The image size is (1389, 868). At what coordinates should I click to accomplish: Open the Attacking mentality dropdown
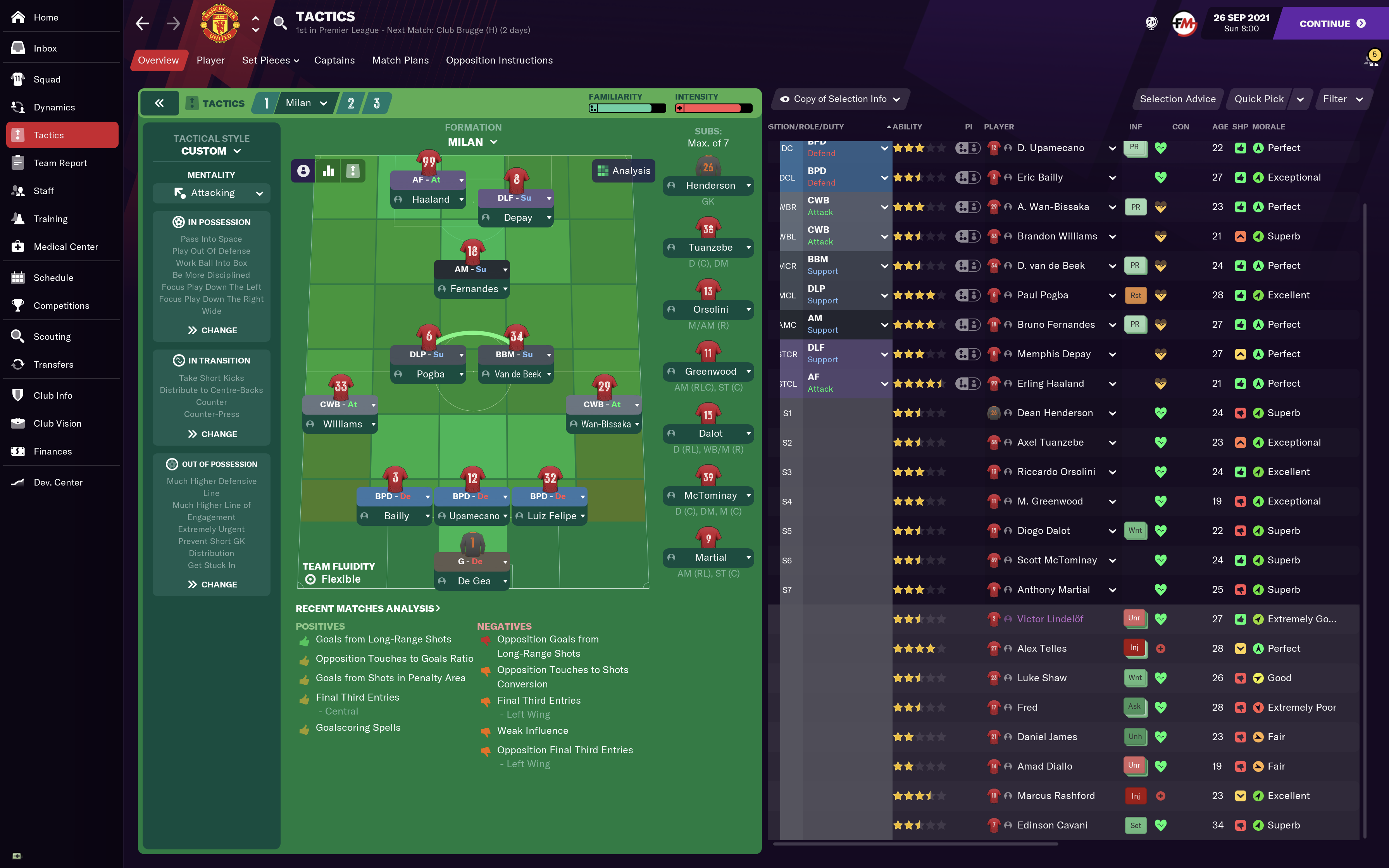click(x=211, y=193)
